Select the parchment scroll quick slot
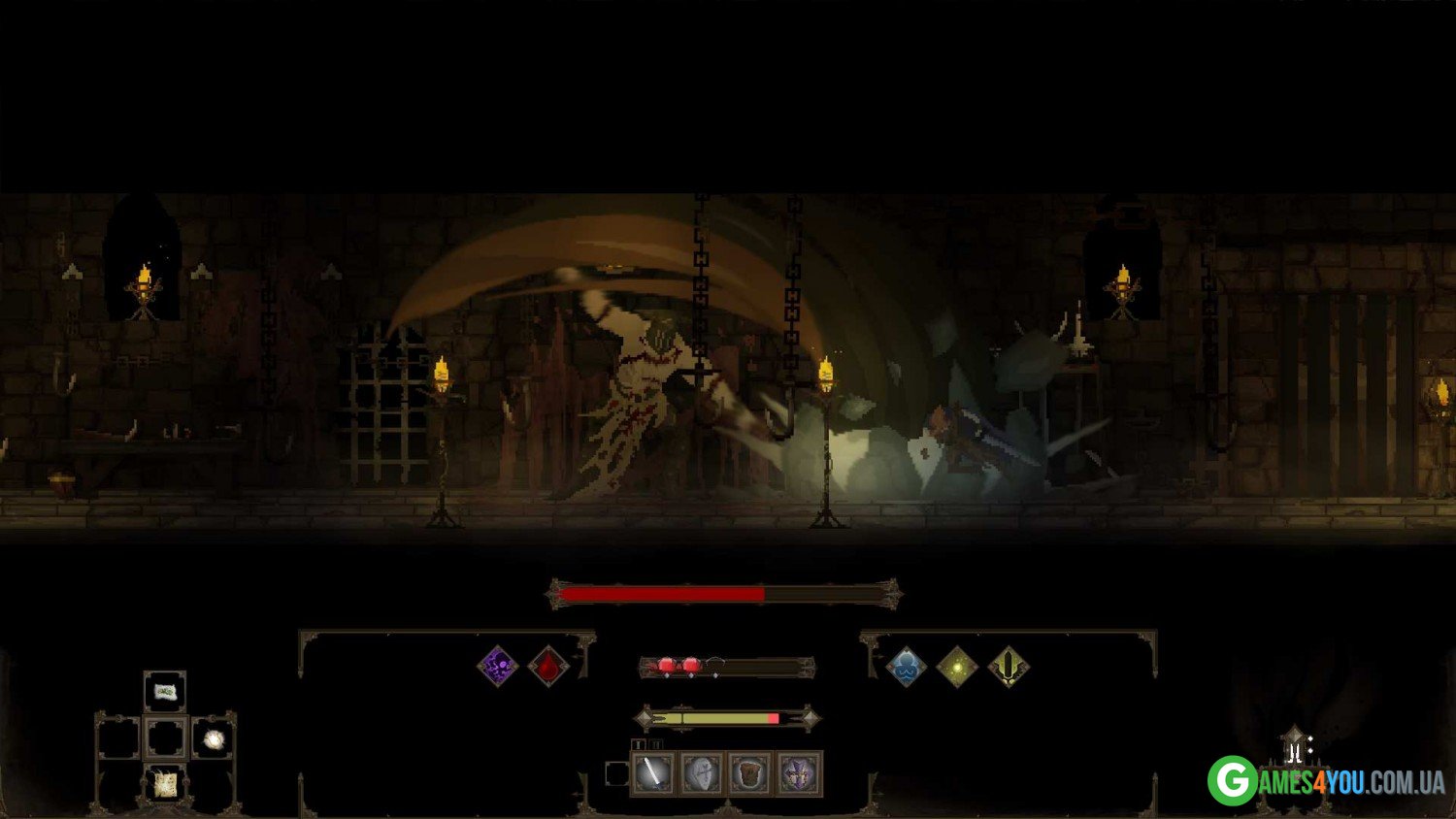Image resolution: width=1456 pixels, height=819 pixels. coord(165,782)
